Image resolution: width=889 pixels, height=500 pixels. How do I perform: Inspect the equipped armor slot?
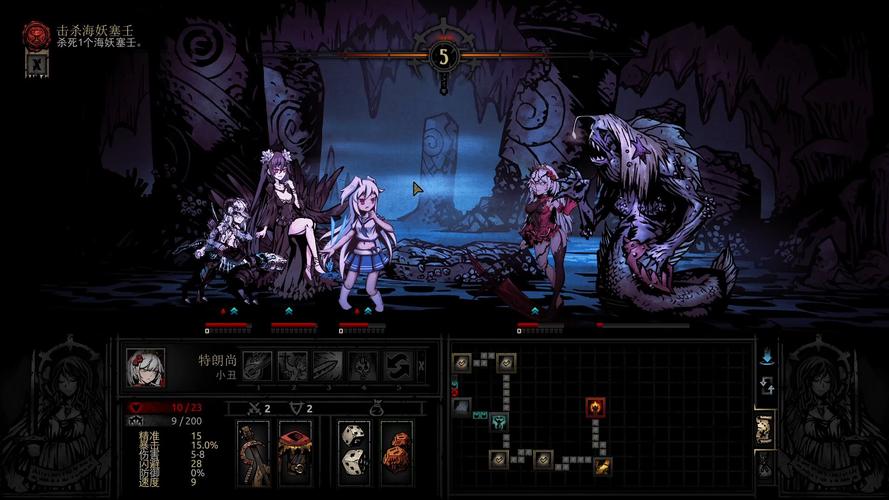(x=294, y=453)
